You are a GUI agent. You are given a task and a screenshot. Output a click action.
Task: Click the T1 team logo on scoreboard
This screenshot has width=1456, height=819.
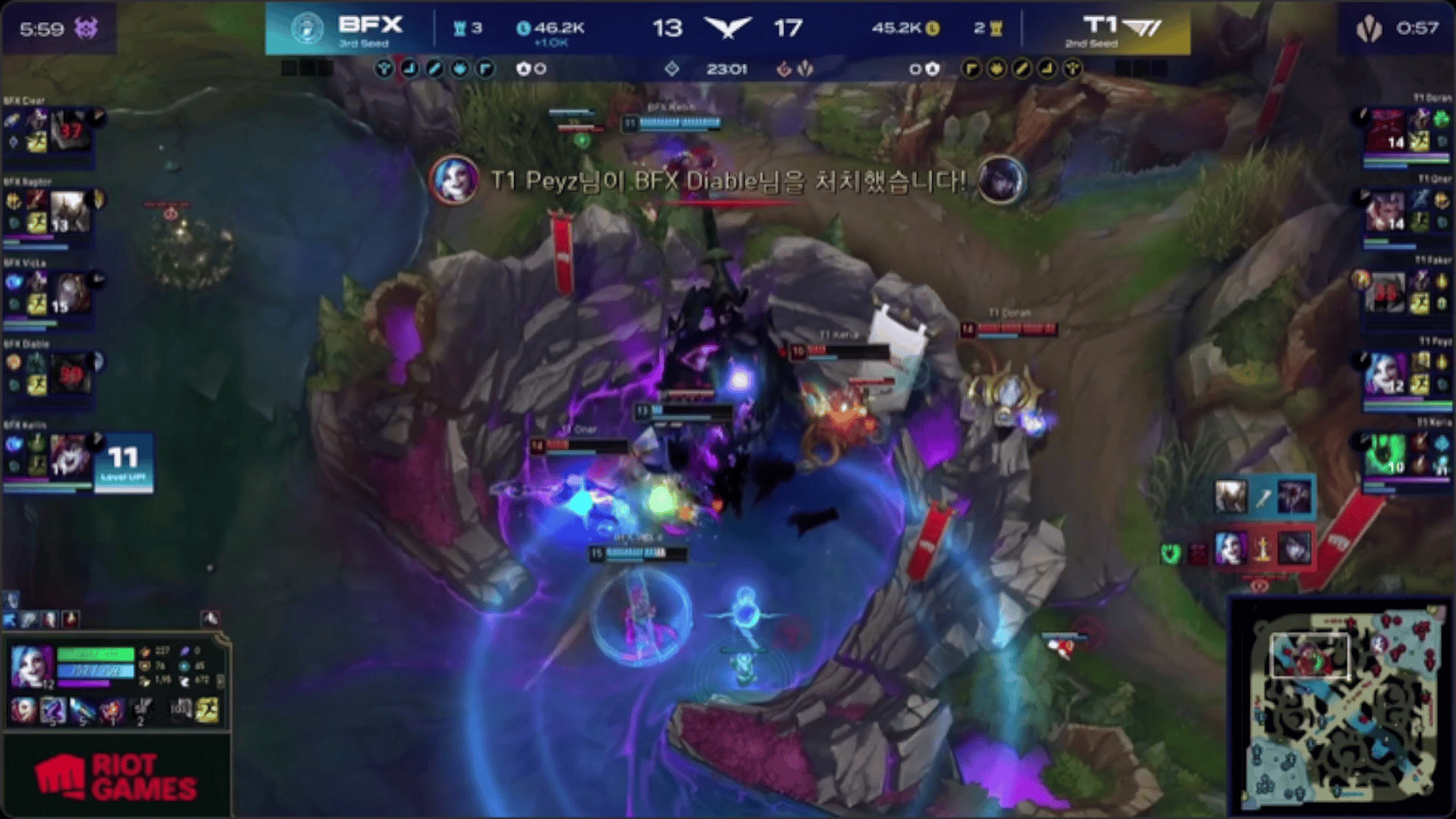(x=1122, y=27)
